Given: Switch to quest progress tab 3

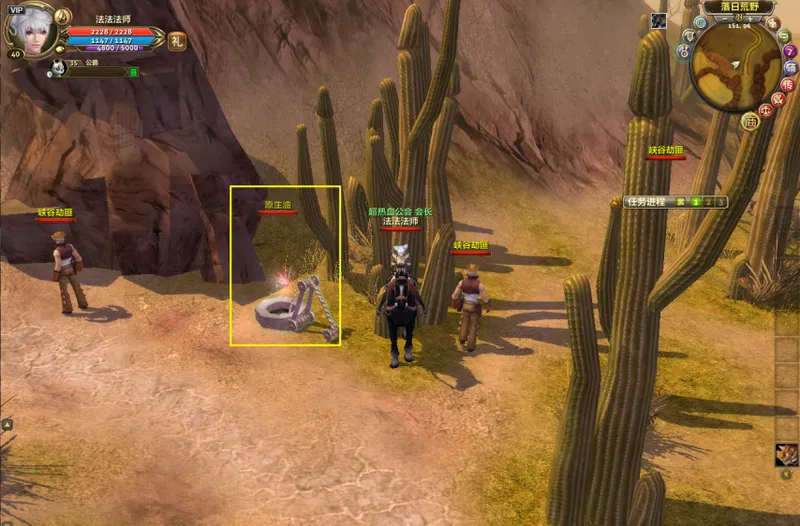Looking at the screenshot, I should click(x=720, y=202).
